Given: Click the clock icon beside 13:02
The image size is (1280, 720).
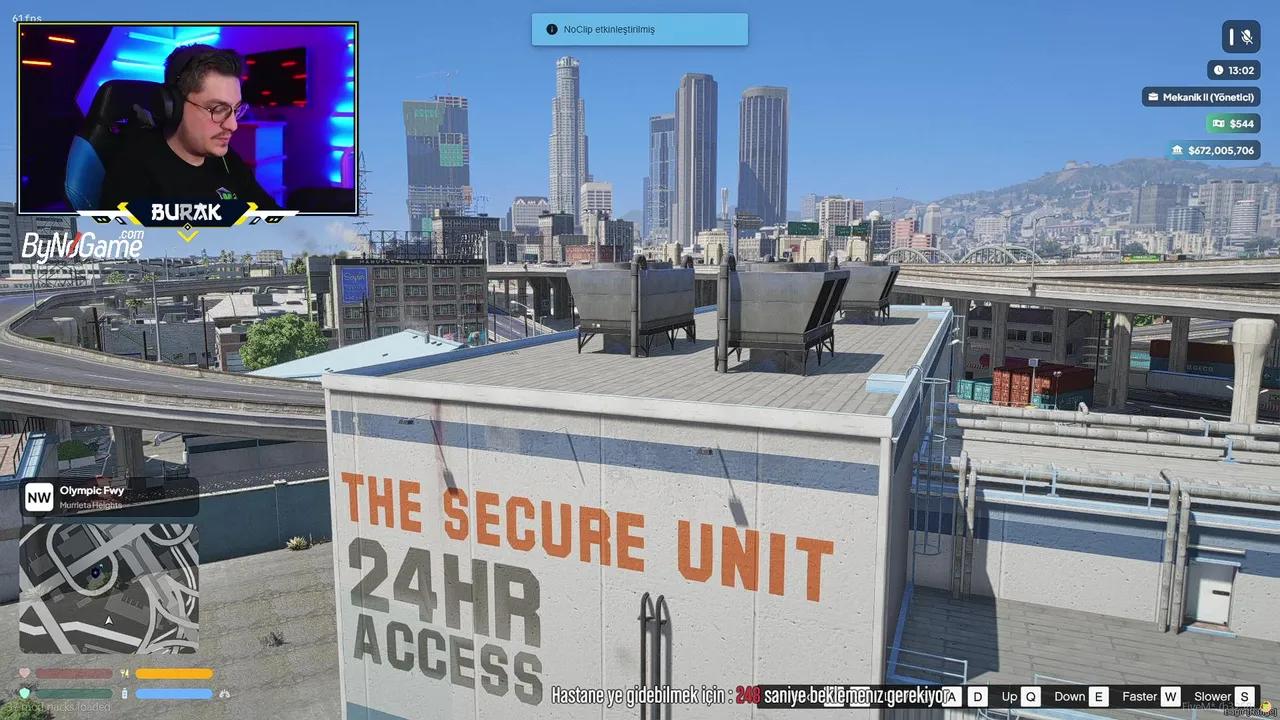Looking at the screenshot, I should click(x=1219, y=70).
